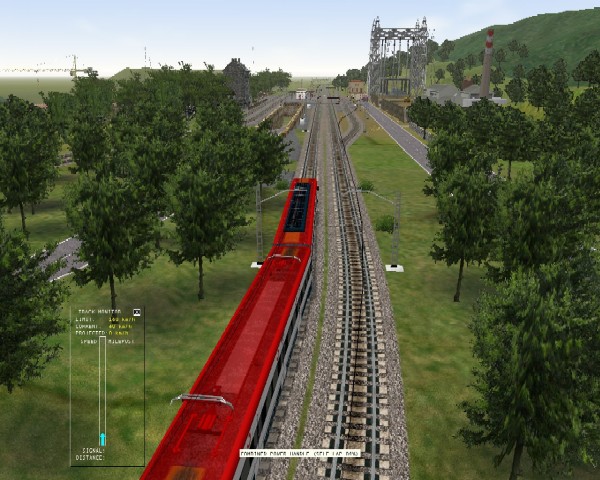Close the Track Monitor panel
600x480 pixels.
pos(137,313)
